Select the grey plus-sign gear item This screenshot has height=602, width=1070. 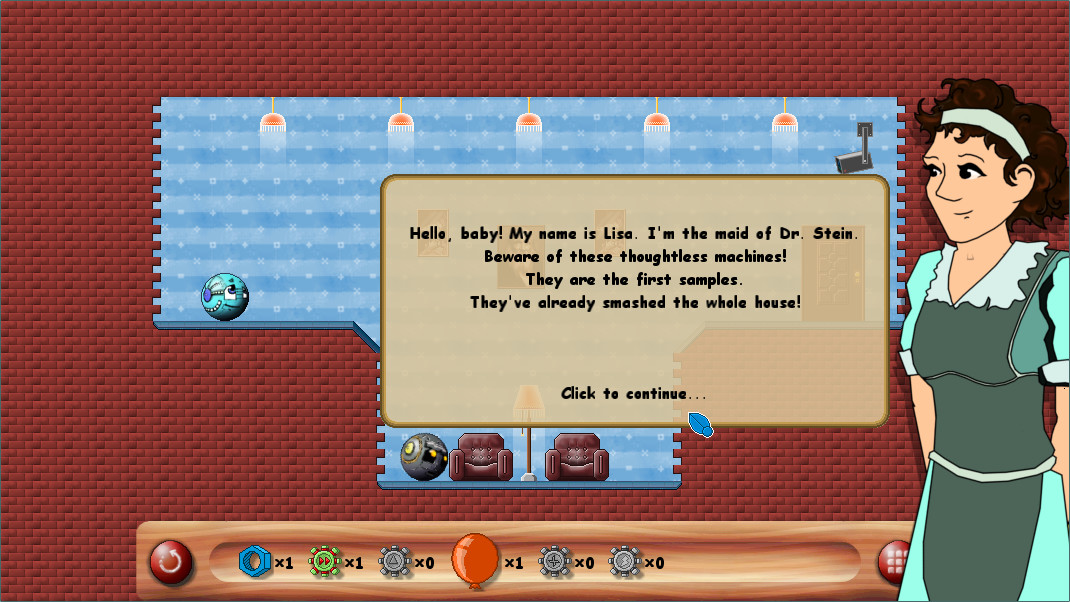point(555,562)
